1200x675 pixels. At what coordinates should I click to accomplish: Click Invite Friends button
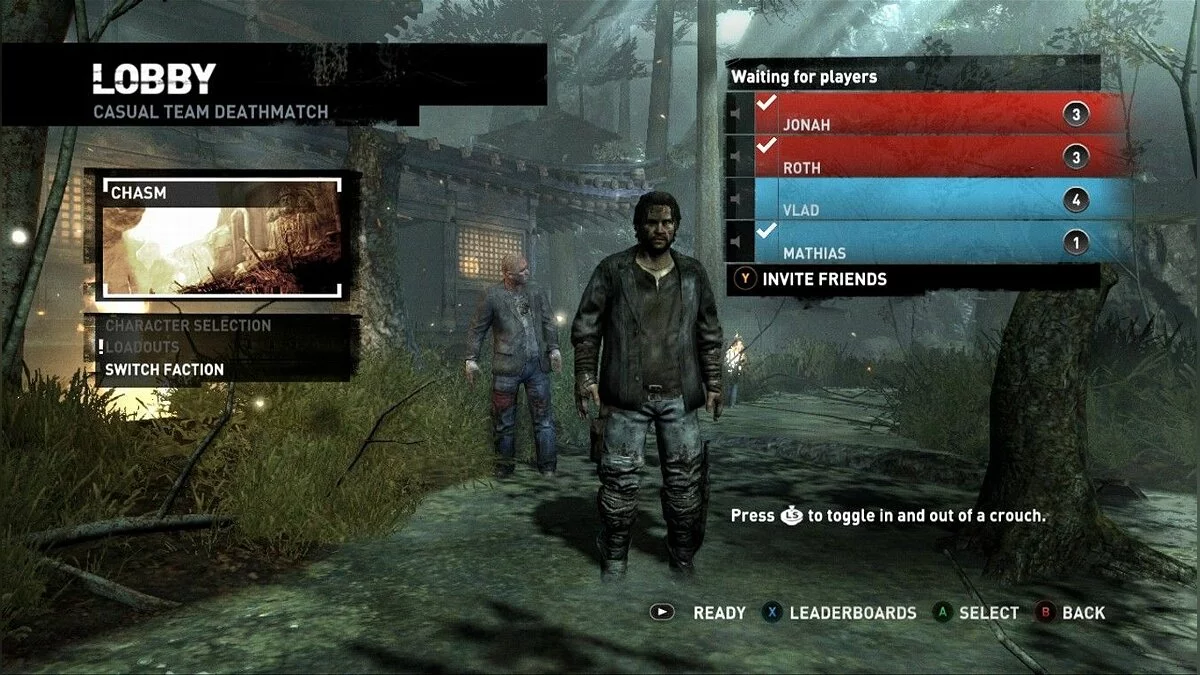pyautogui.click(x=824, y=280)
